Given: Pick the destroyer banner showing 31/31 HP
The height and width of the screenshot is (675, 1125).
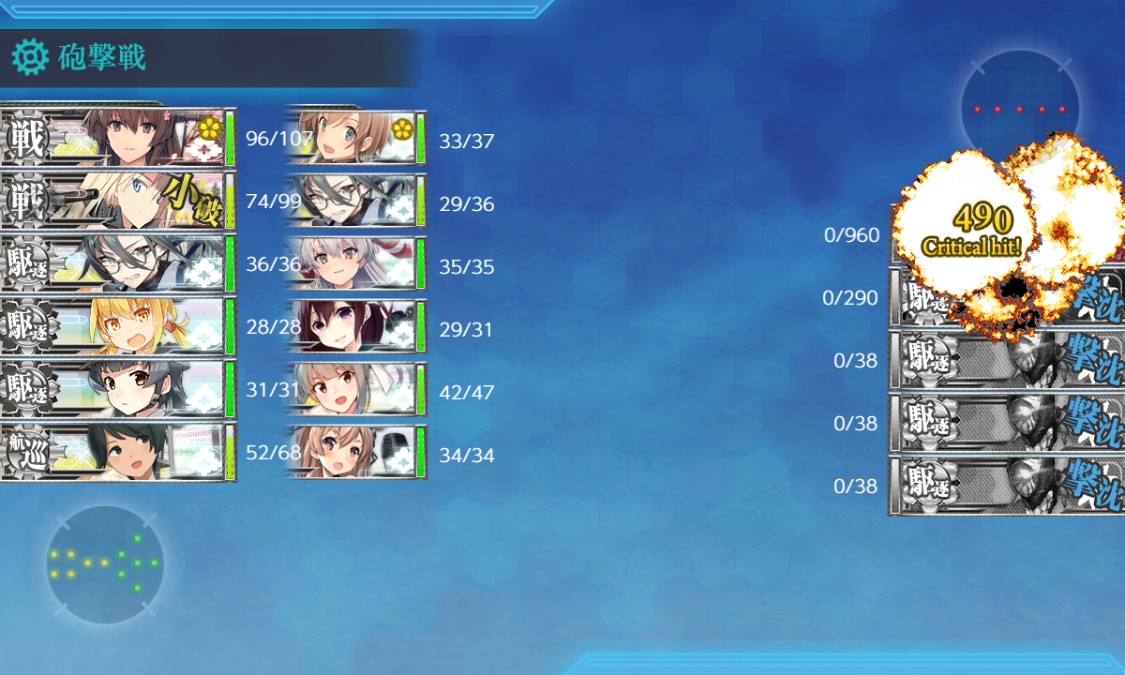Looking at the screenshot, I should tap(118, 389).
